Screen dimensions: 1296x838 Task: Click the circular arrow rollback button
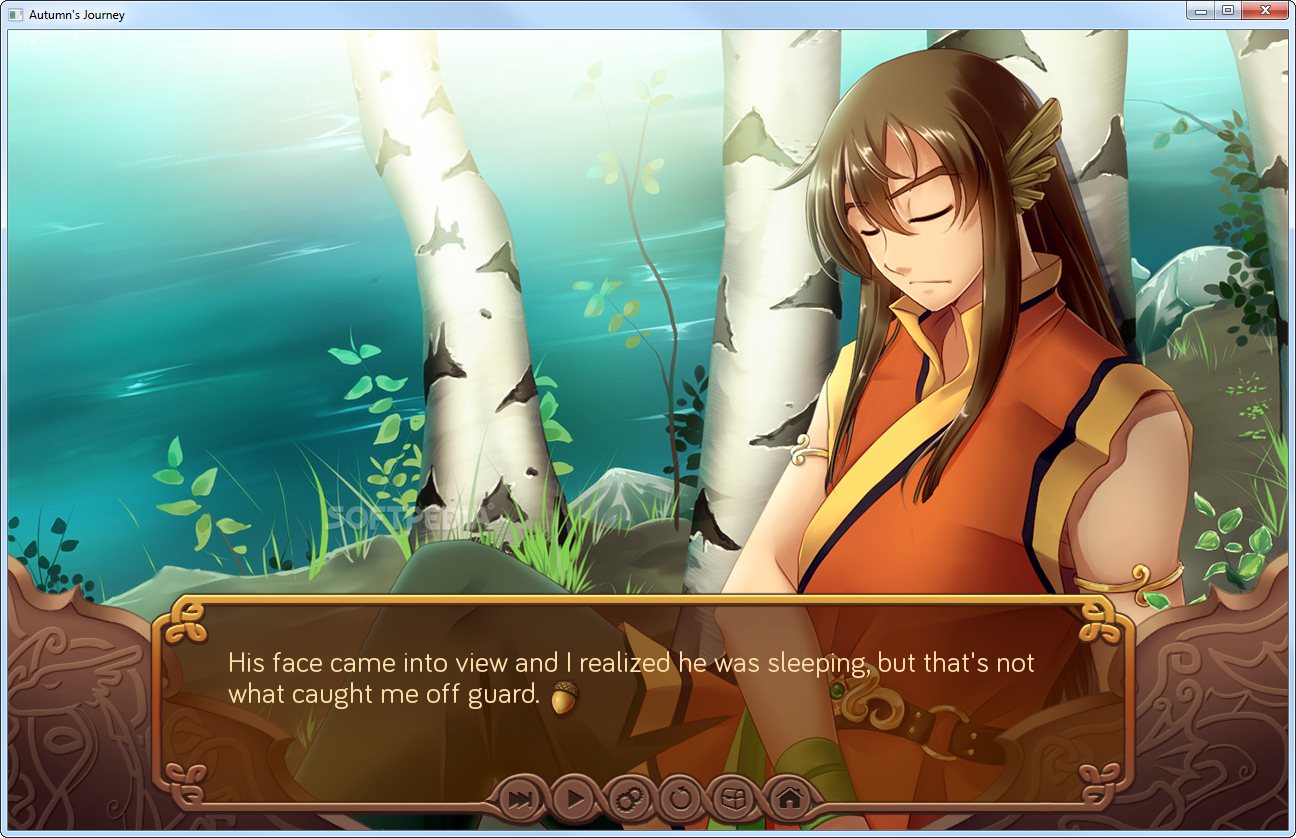point(681,798)
